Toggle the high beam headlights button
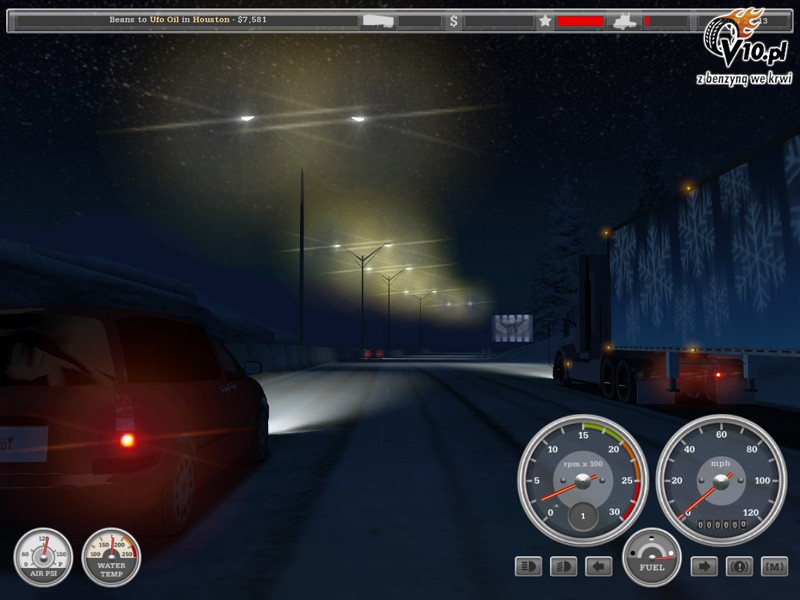This screenshot has width=800, height=600. coord(528,567)
